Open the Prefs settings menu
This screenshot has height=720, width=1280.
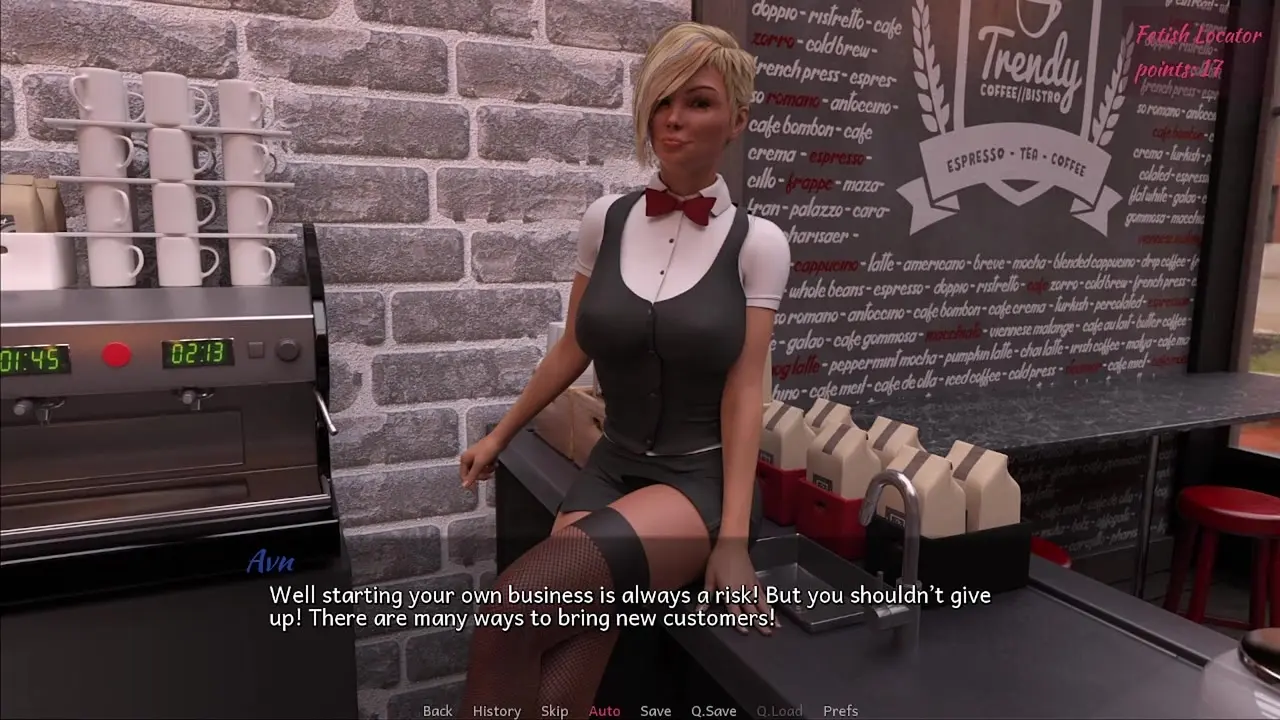[x=840, y=711]
